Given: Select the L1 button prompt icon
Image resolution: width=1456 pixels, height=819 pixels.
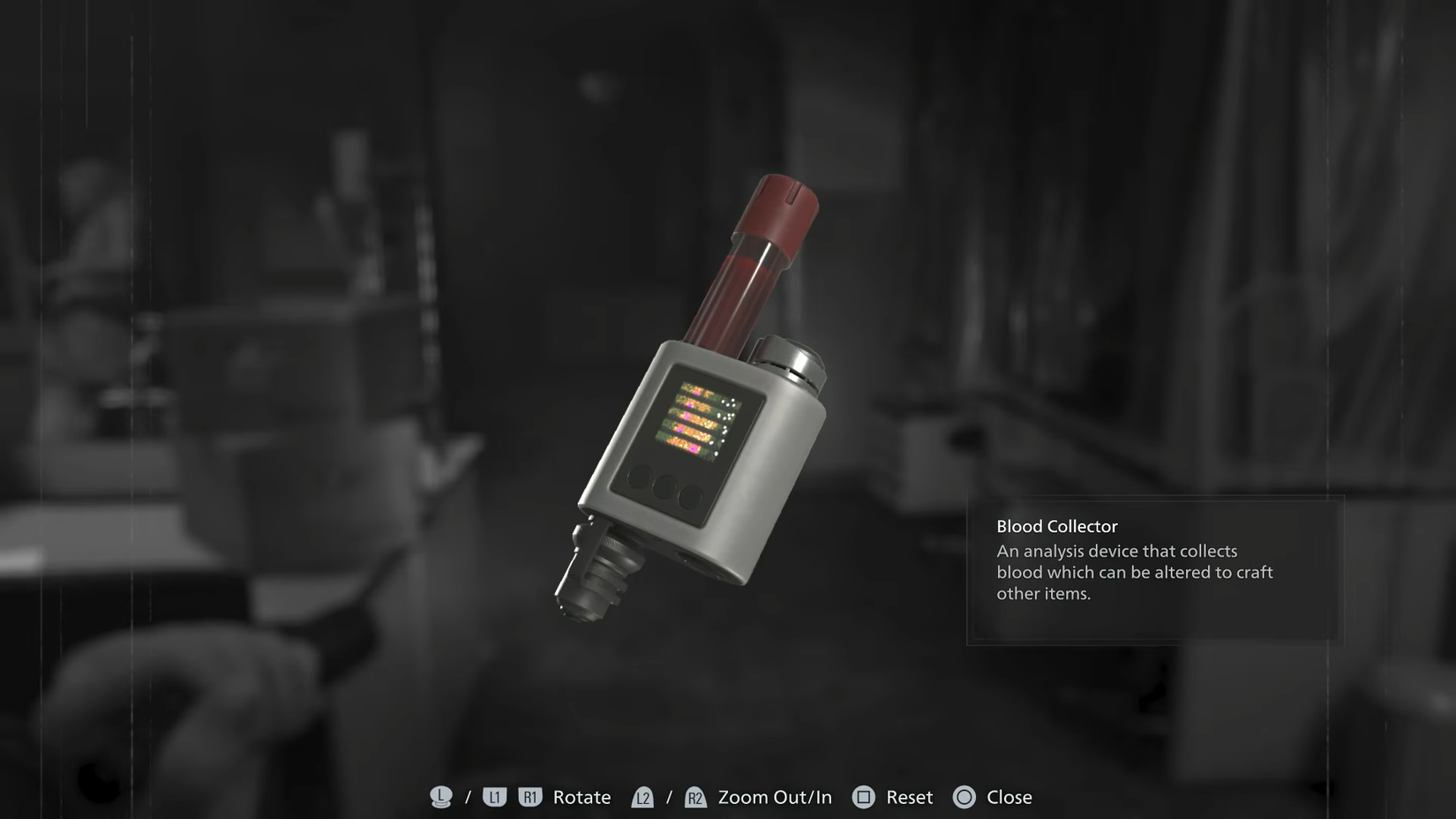Looking at the screenshot, I should pos(495,797).
